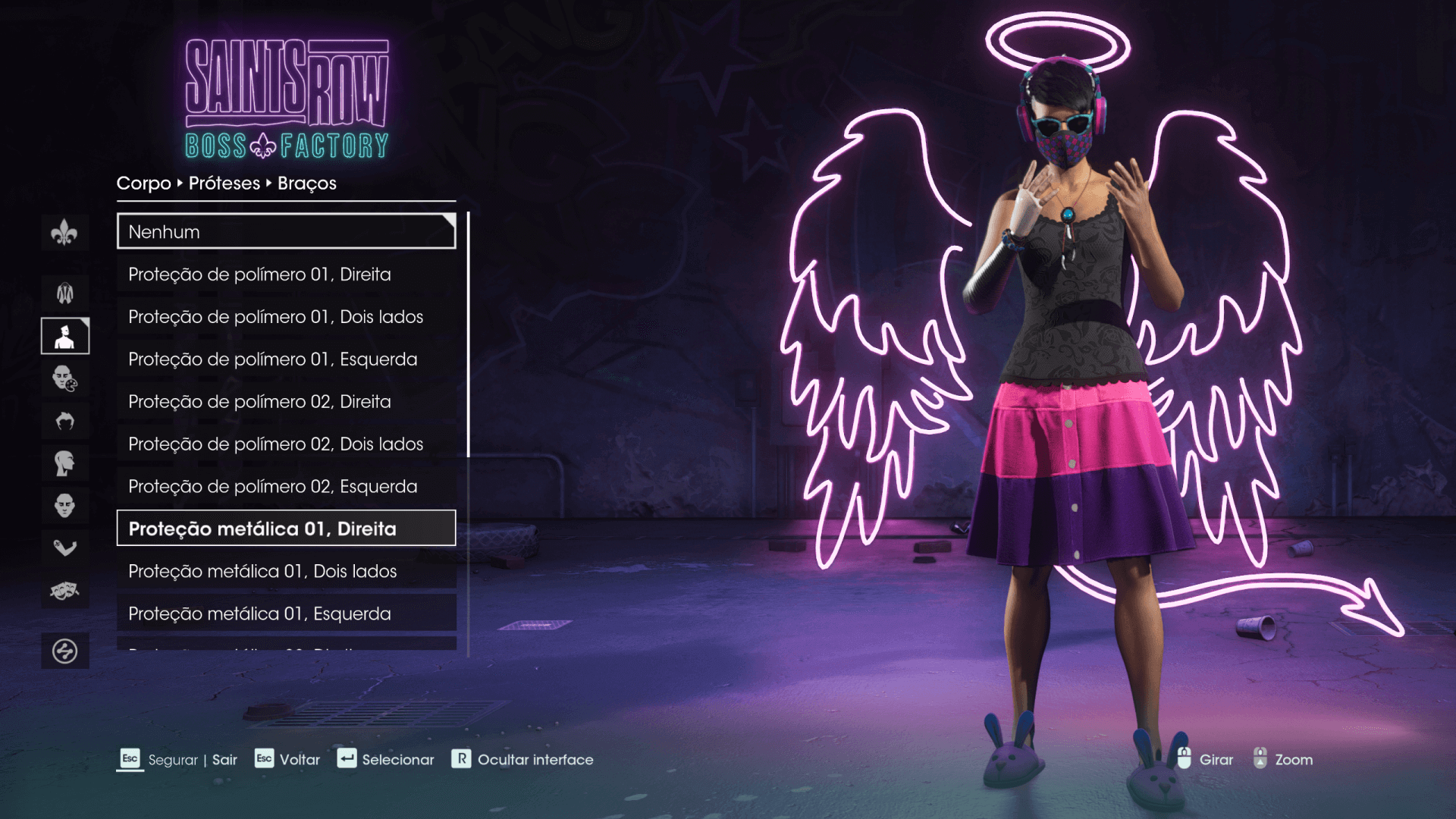Pick Proteção metálica 01, Esquerda
This screenshot has height=819, width=1456.
point(286,613)
